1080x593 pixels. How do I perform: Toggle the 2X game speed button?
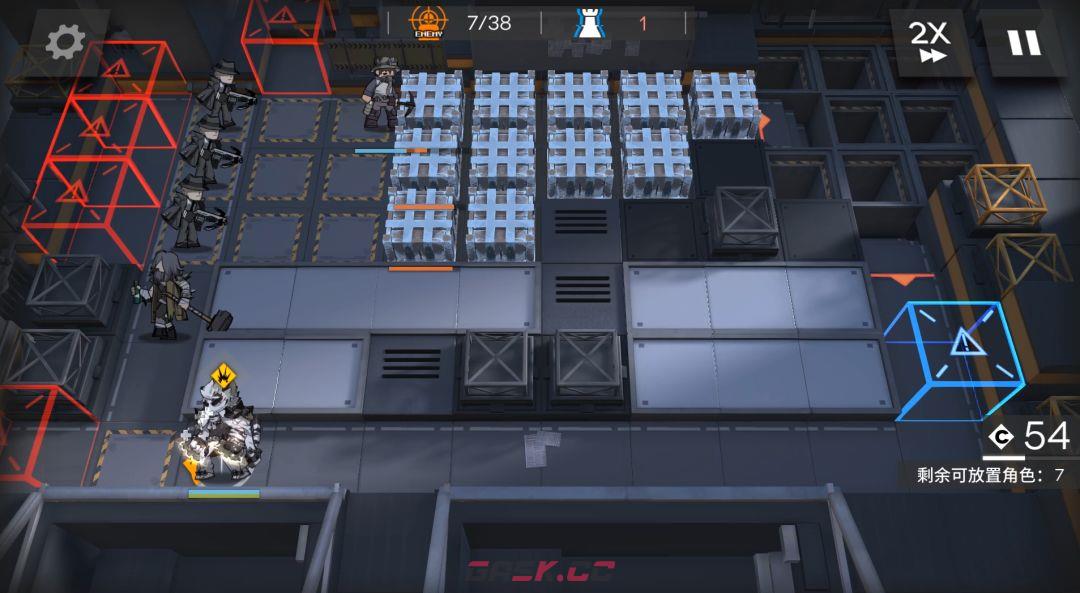tap(929, 42)
